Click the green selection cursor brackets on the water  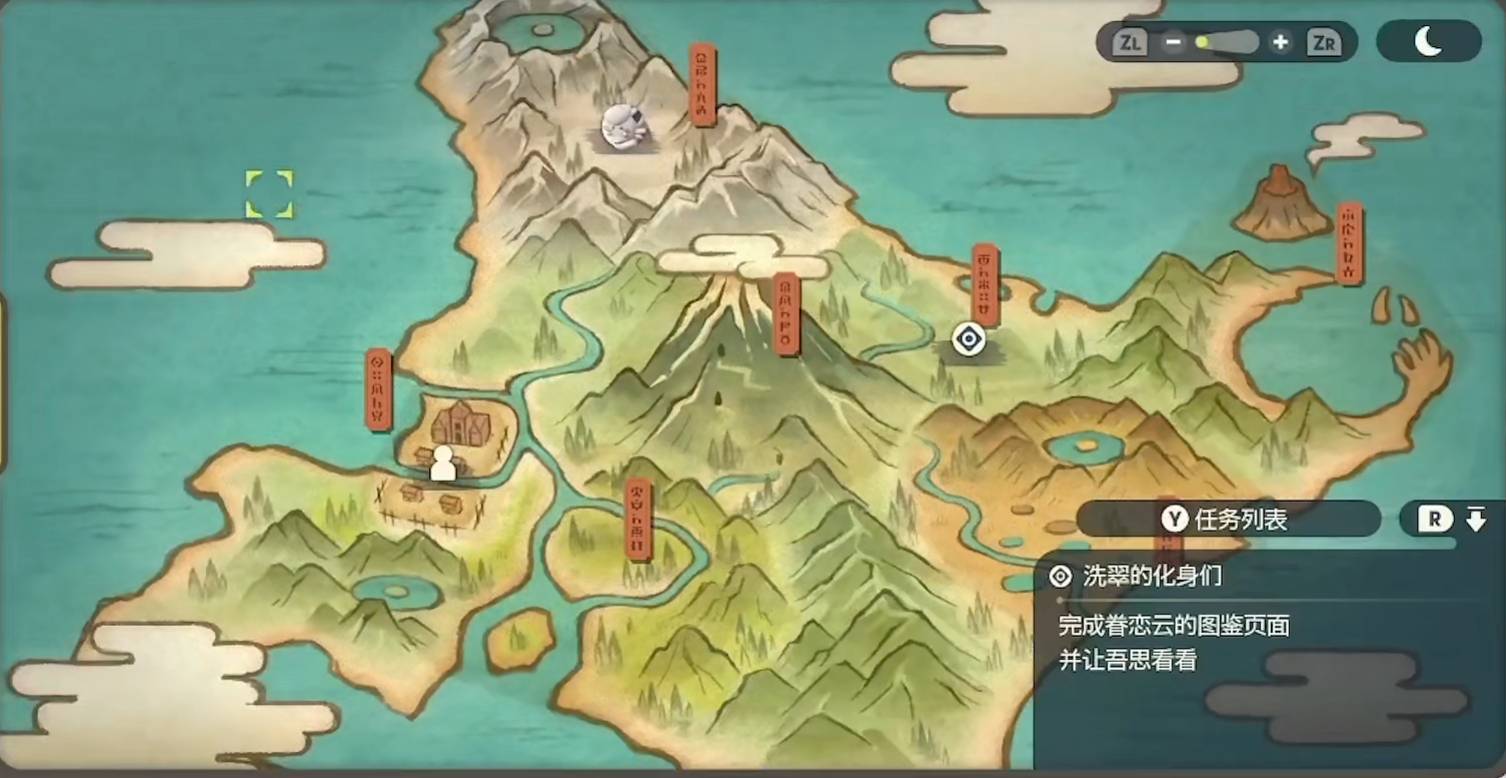tap(268, 194)
